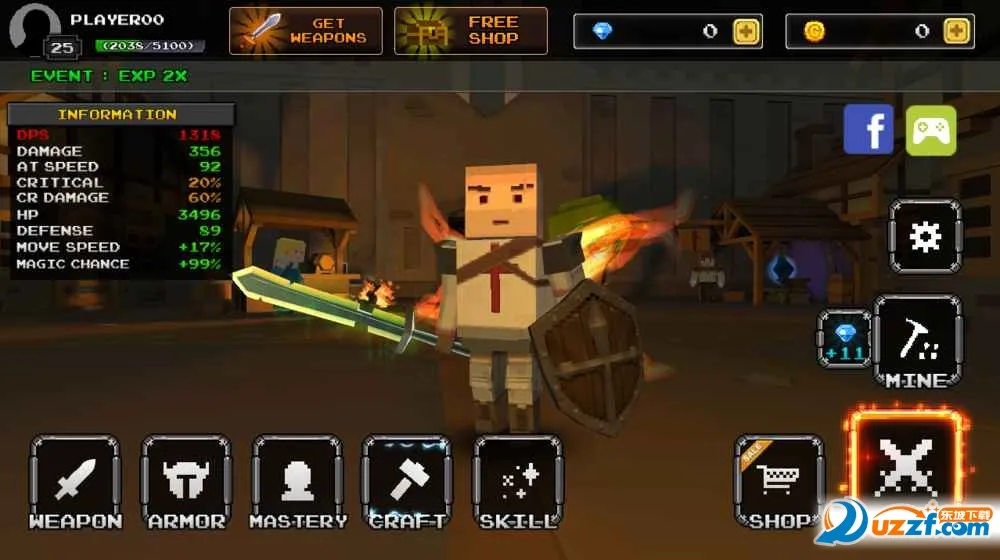Open the Craft menu

[x=407, y=482]
